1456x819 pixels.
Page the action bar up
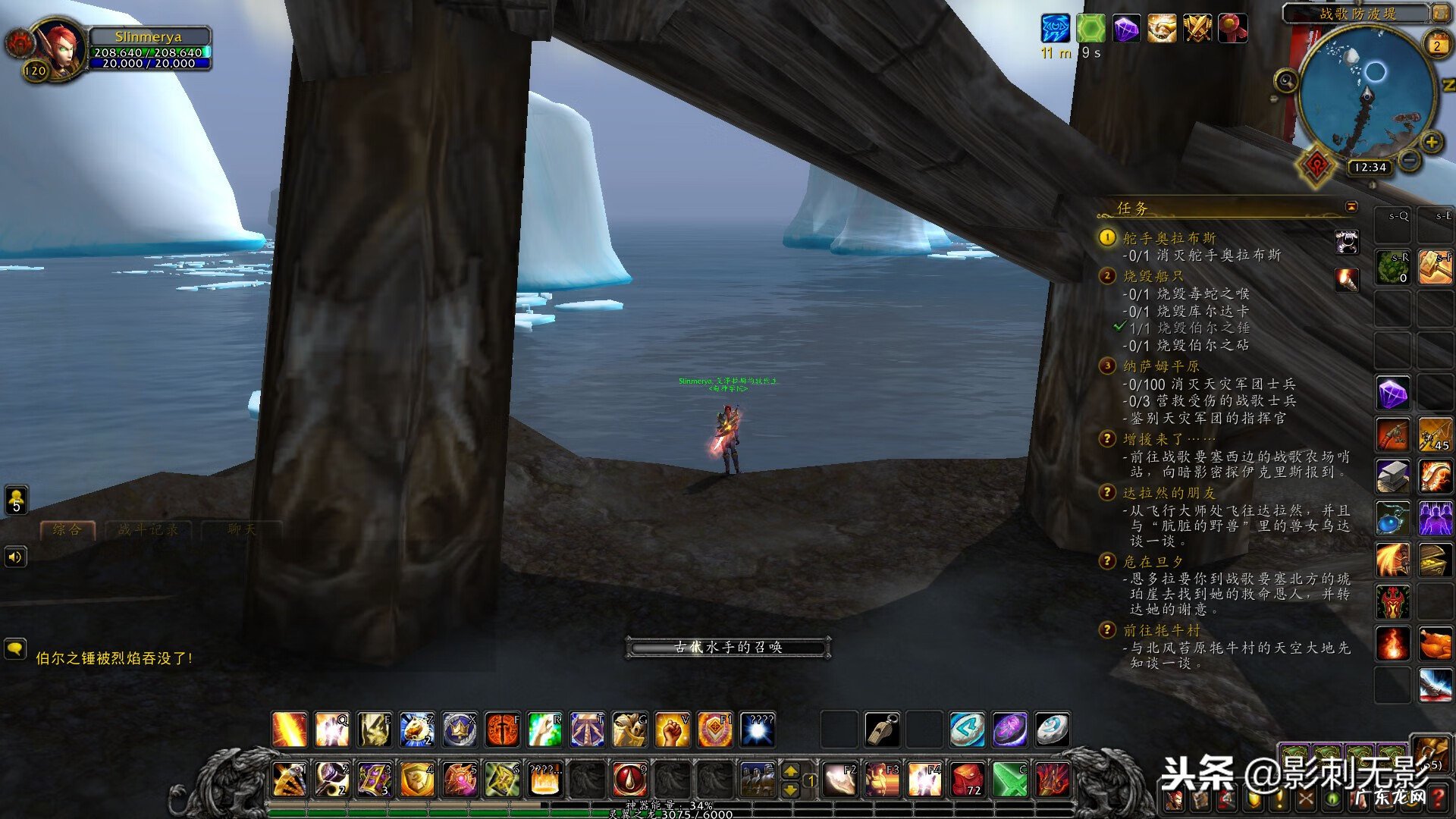(x=790, y=770)
